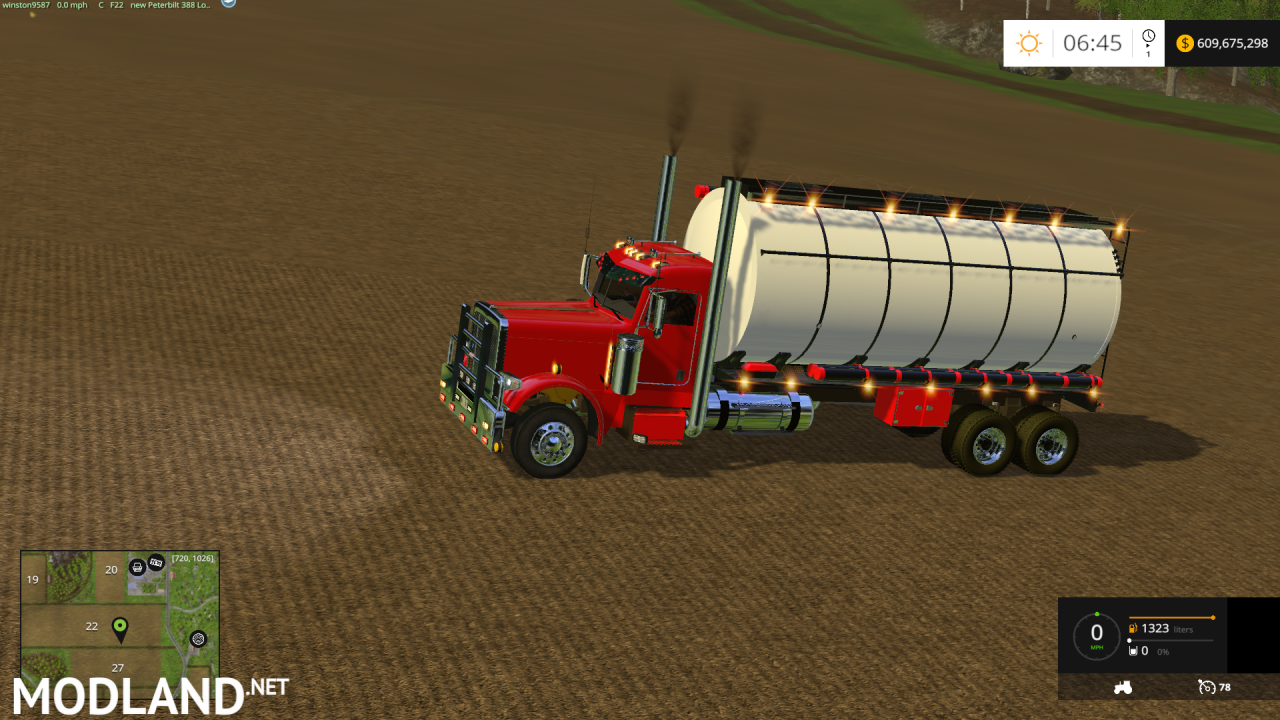Click the shop marker icon on the minimap
1280x720 pixels.
[136, 566]
